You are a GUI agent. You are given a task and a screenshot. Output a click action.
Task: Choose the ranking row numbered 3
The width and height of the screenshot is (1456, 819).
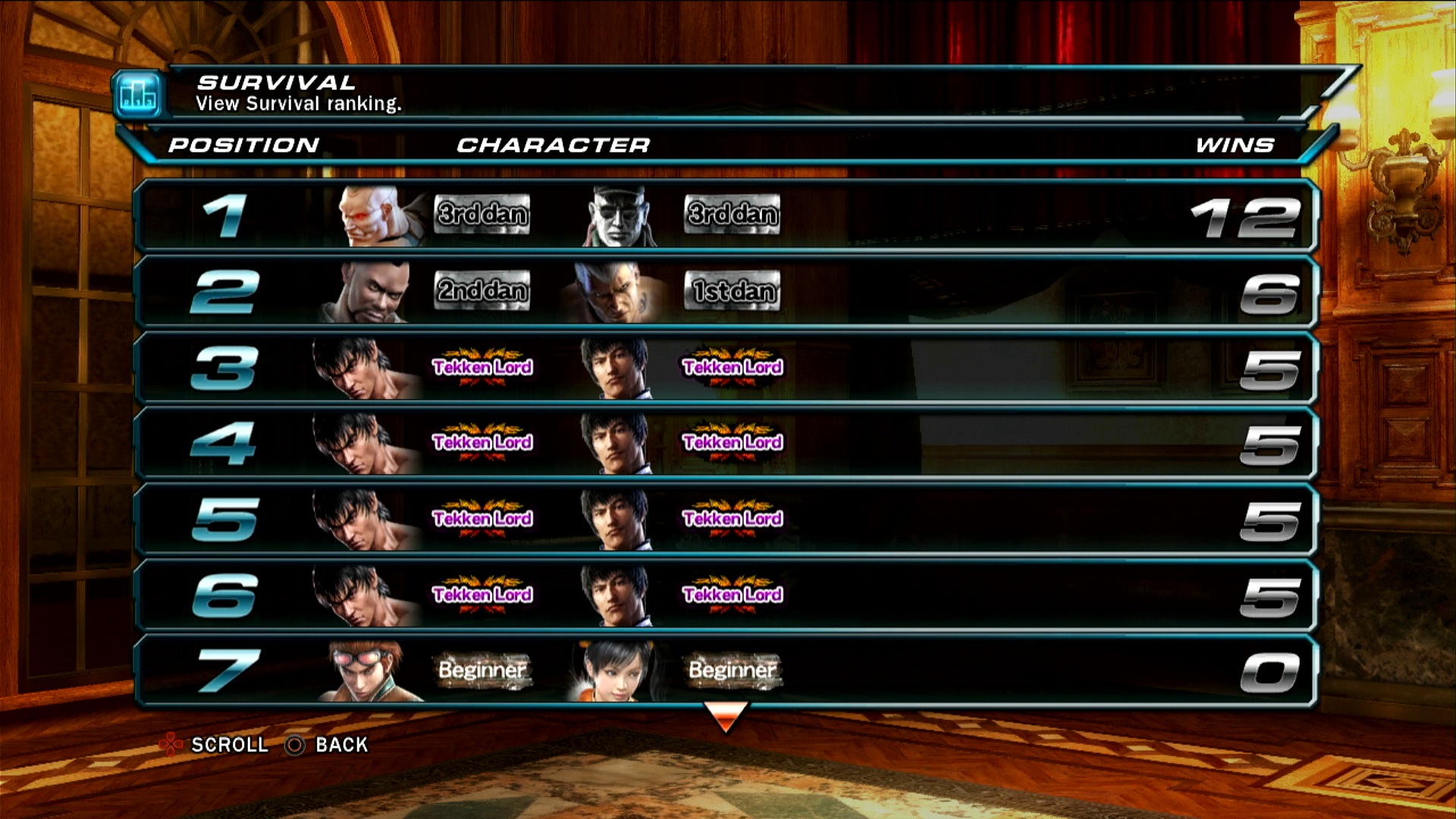tap(726, 368)
